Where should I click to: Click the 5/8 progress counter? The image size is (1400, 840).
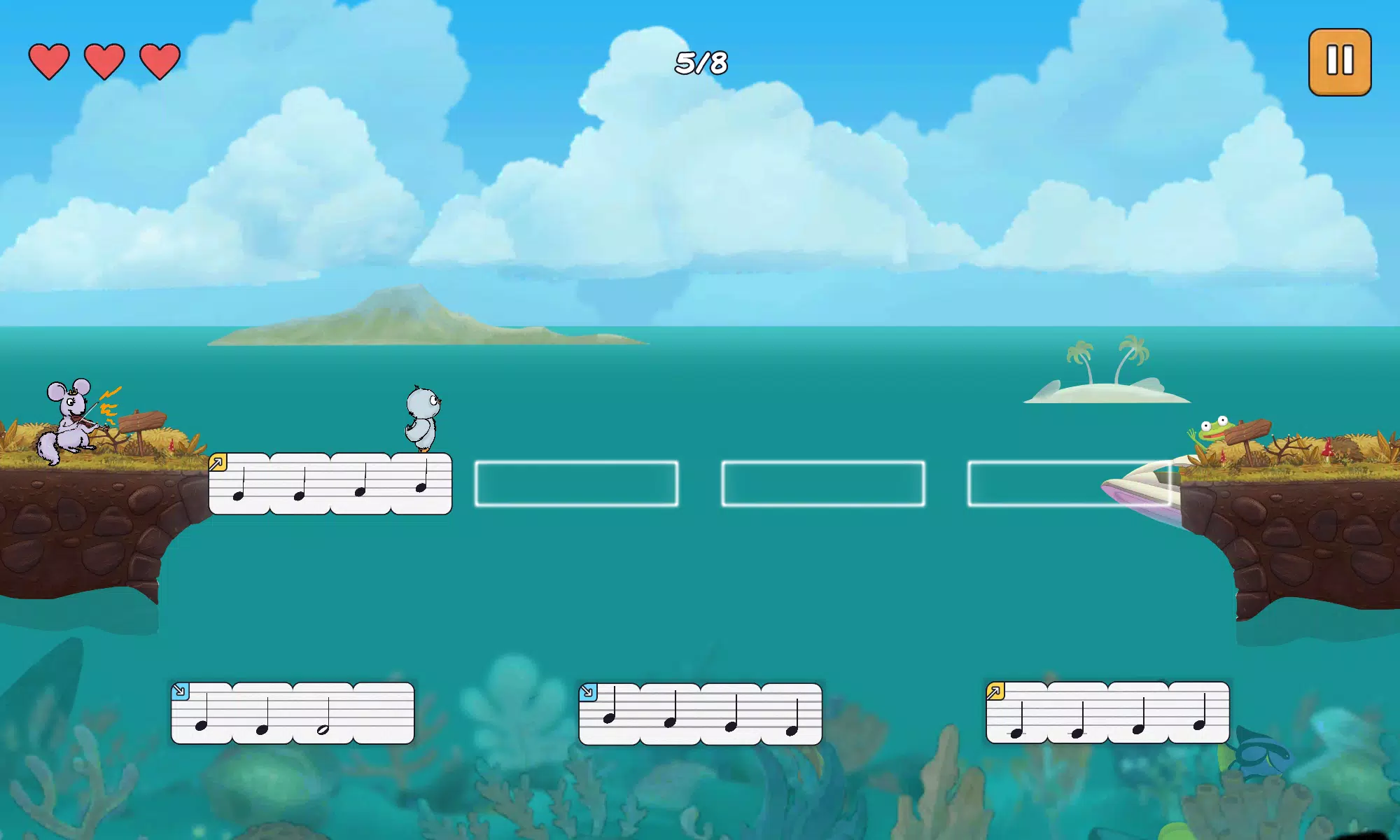(x=700, y=62)
